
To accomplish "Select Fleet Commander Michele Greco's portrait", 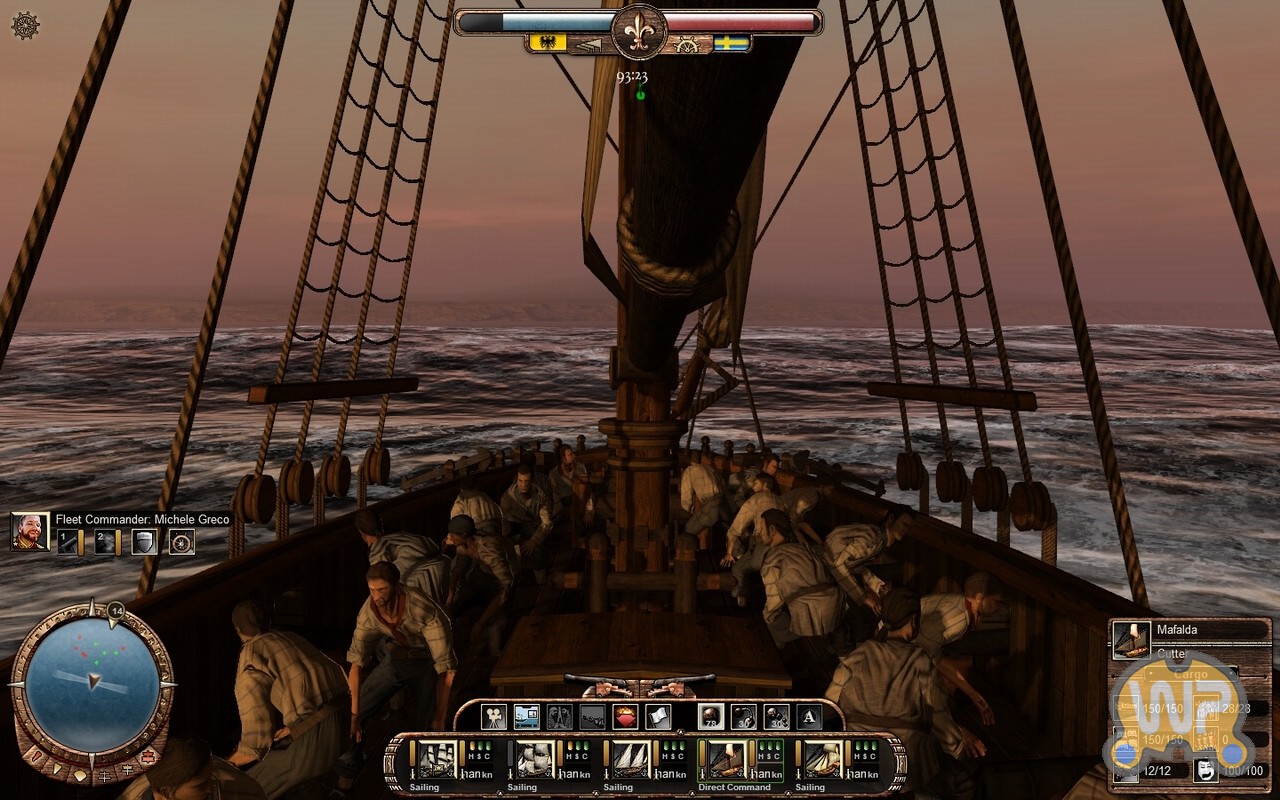I will [x=30, y=531].
